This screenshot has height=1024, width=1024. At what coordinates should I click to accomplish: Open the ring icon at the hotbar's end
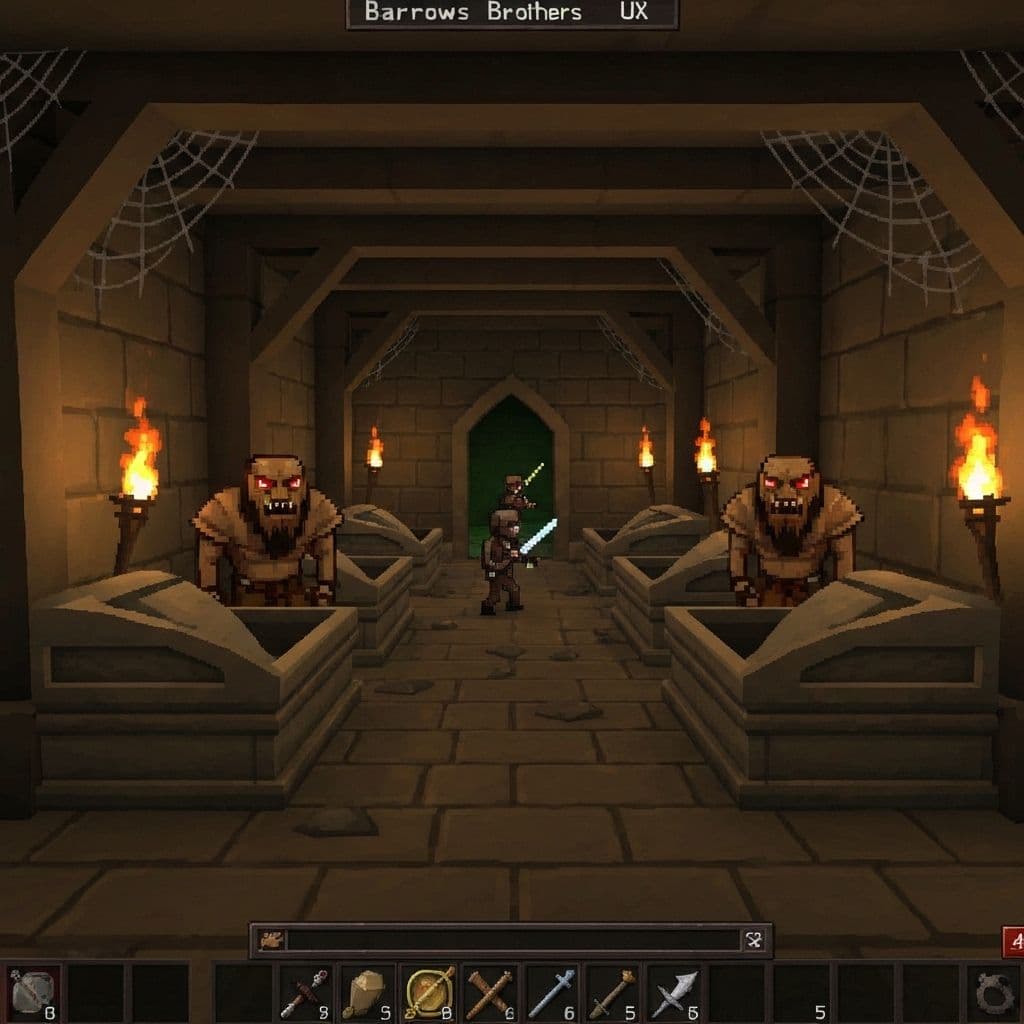[996, 993]
